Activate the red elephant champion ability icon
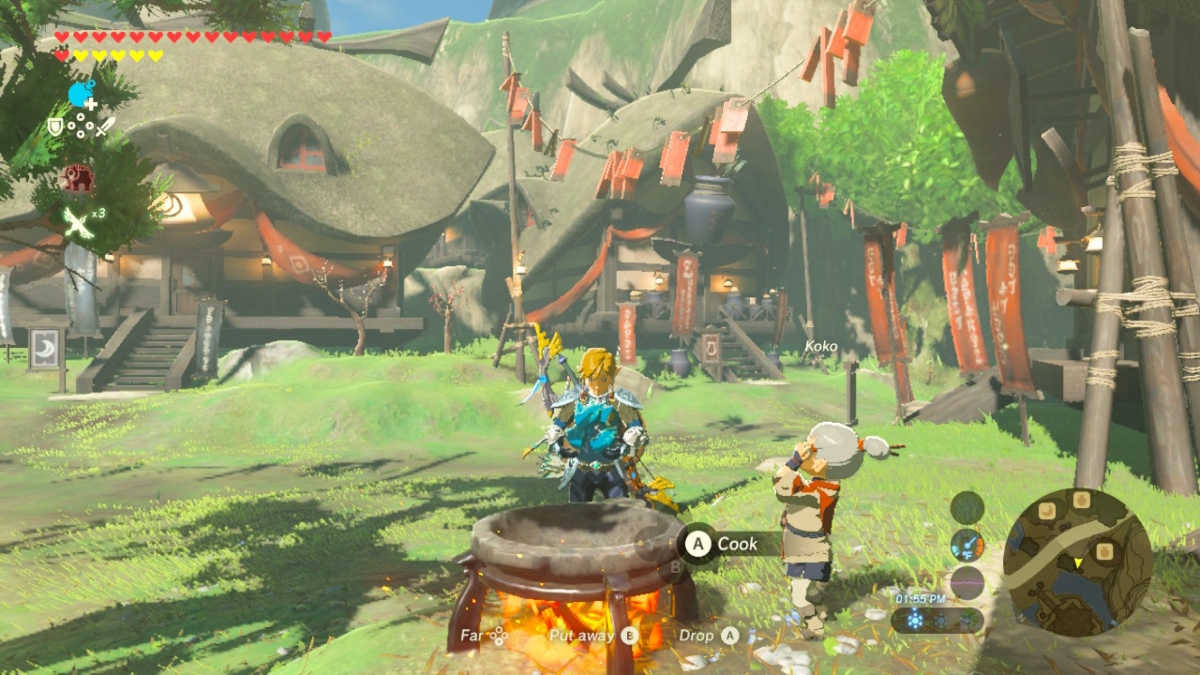Image resolution: width=1200 pixels, height=675 pixels. pos(78,178)
